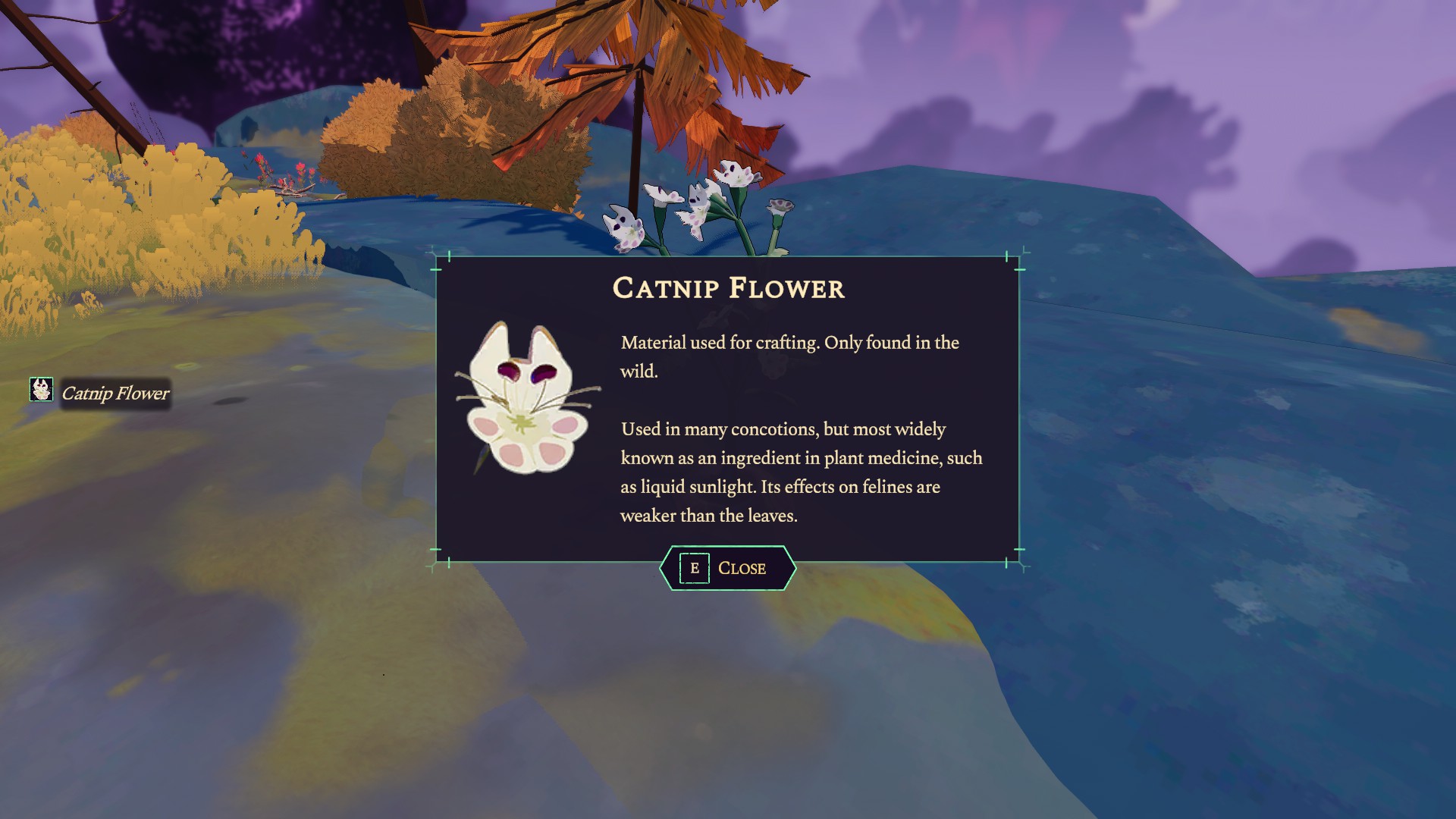Click the Catnip Flower item image
1456x819 pixels.
527,400
